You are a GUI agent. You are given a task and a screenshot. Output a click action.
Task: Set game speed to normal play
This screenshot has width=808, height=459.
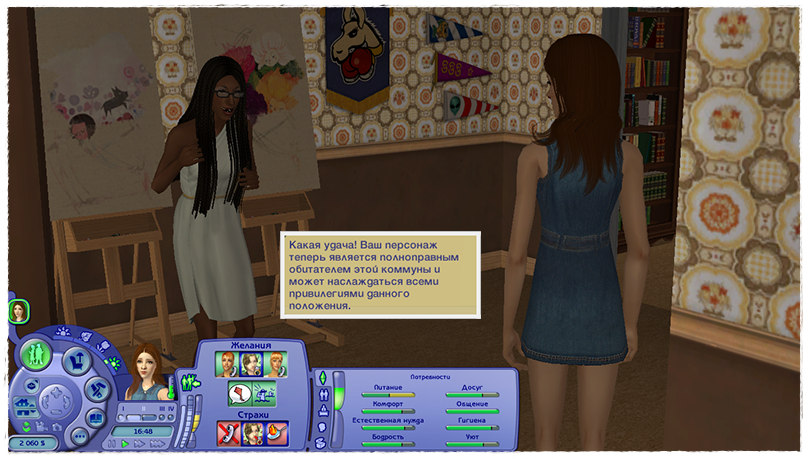[125, 442]
